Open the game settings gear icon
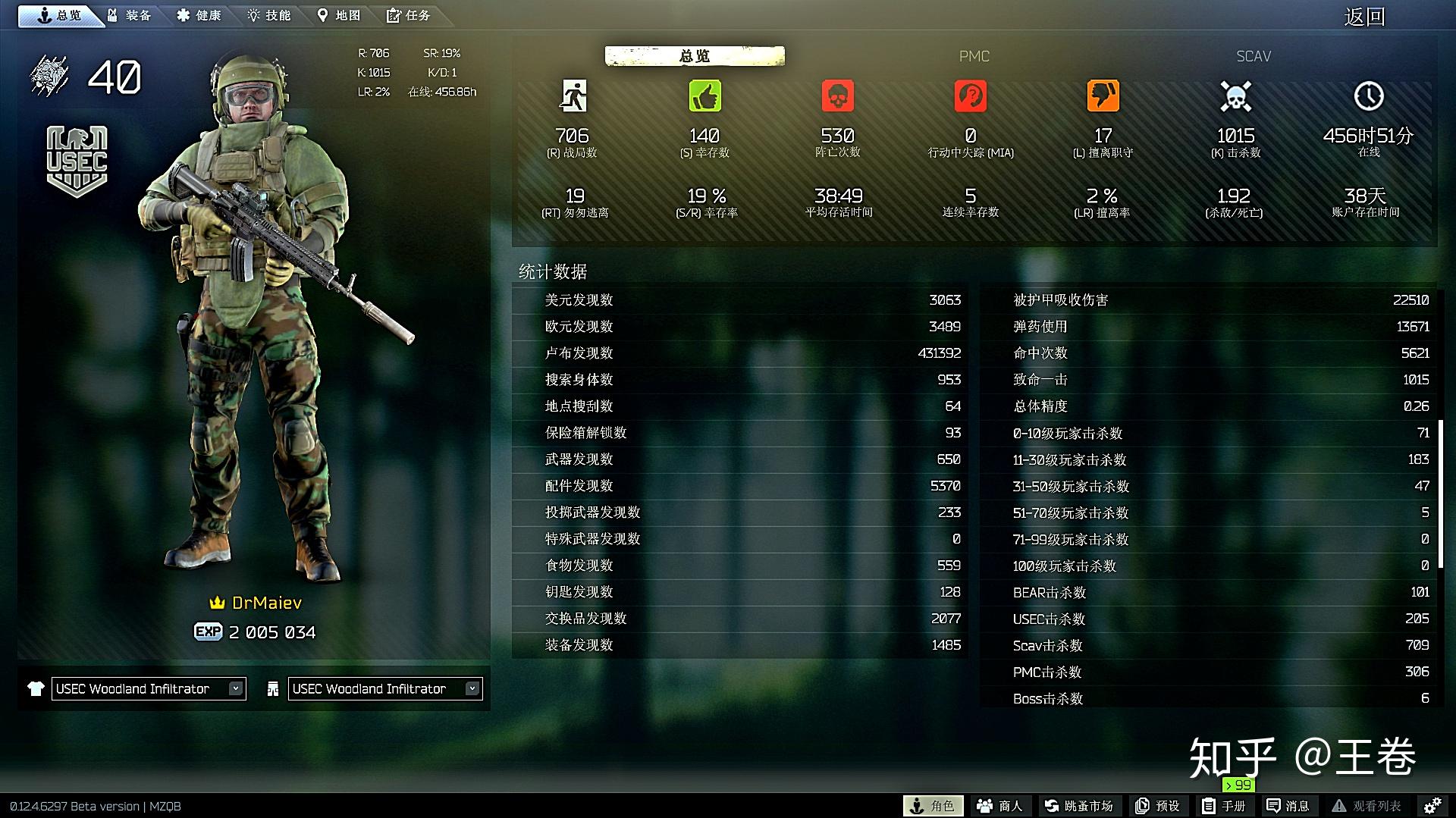The image size is (1456, 818). tap(1436, 805)
